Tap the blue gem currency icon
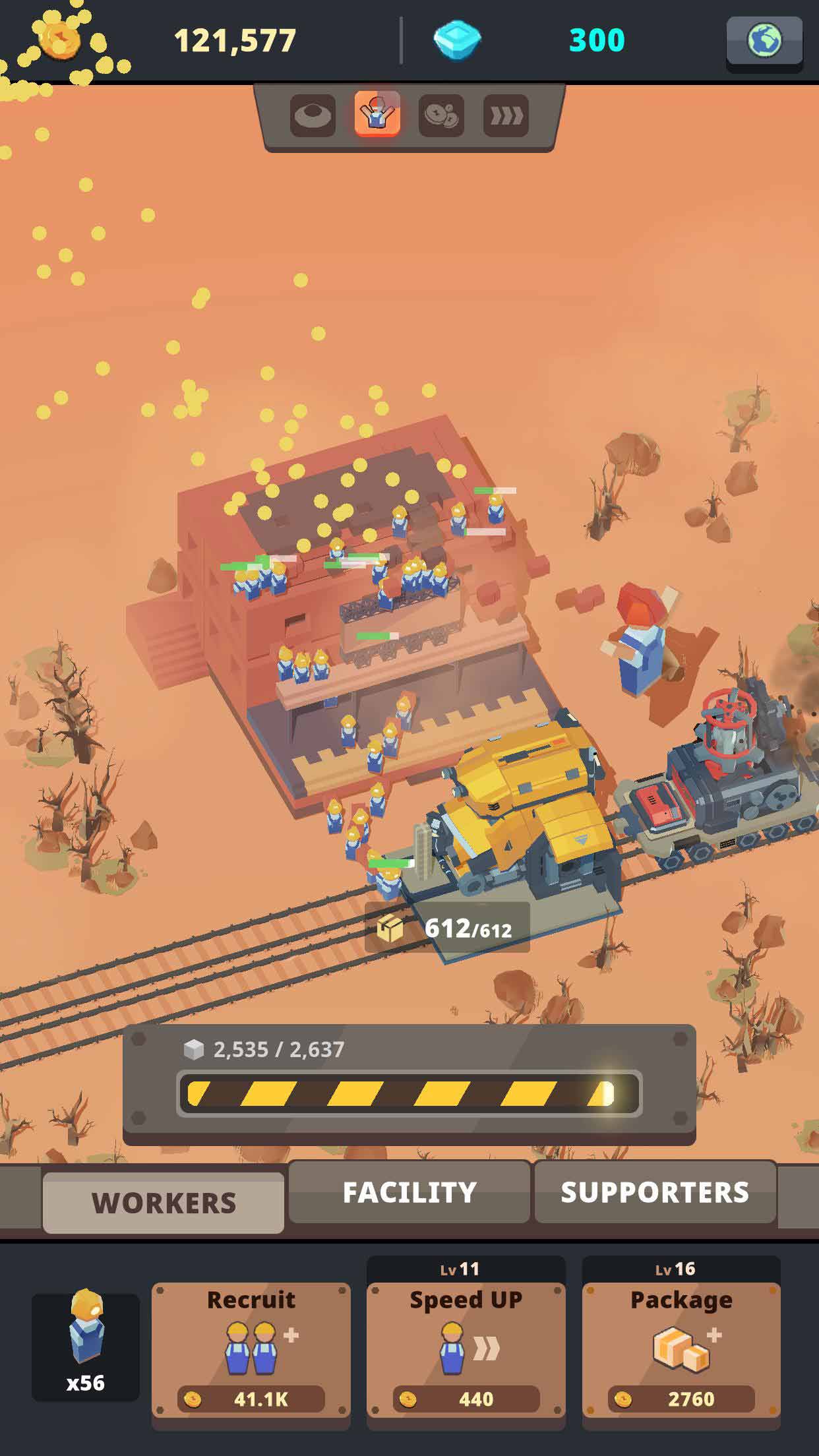 tap(457, 41)
